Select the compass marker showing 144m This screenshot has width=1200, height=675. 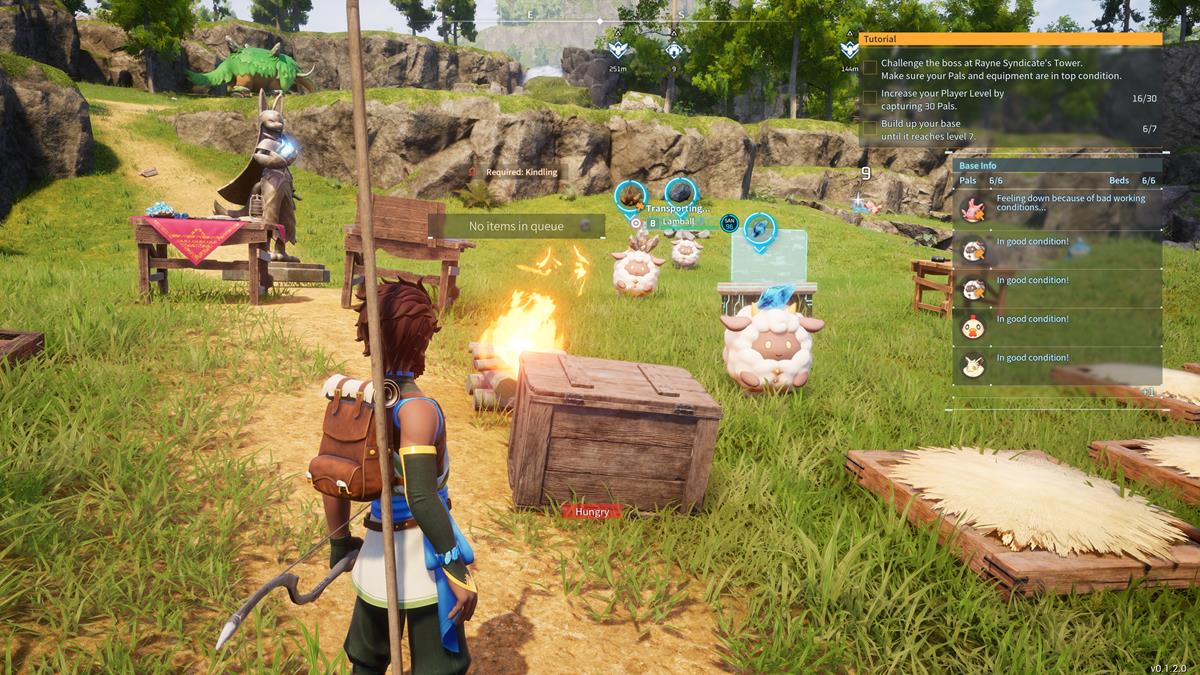[850, 50]
